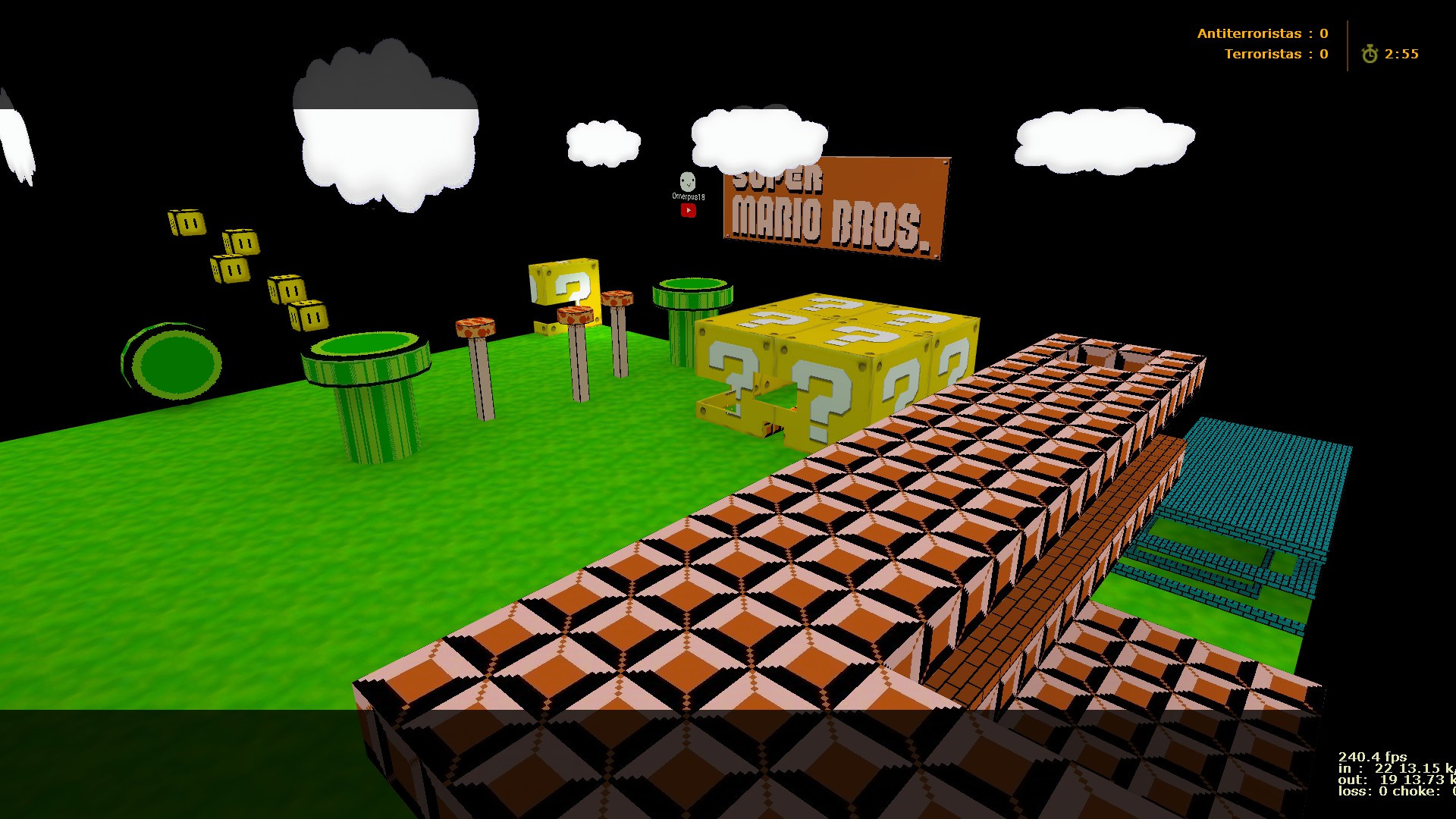The width and height of the screenshot is (1456, 819).
Task: Click the small warp pipe near the sign
Action: tap(690, 296)
